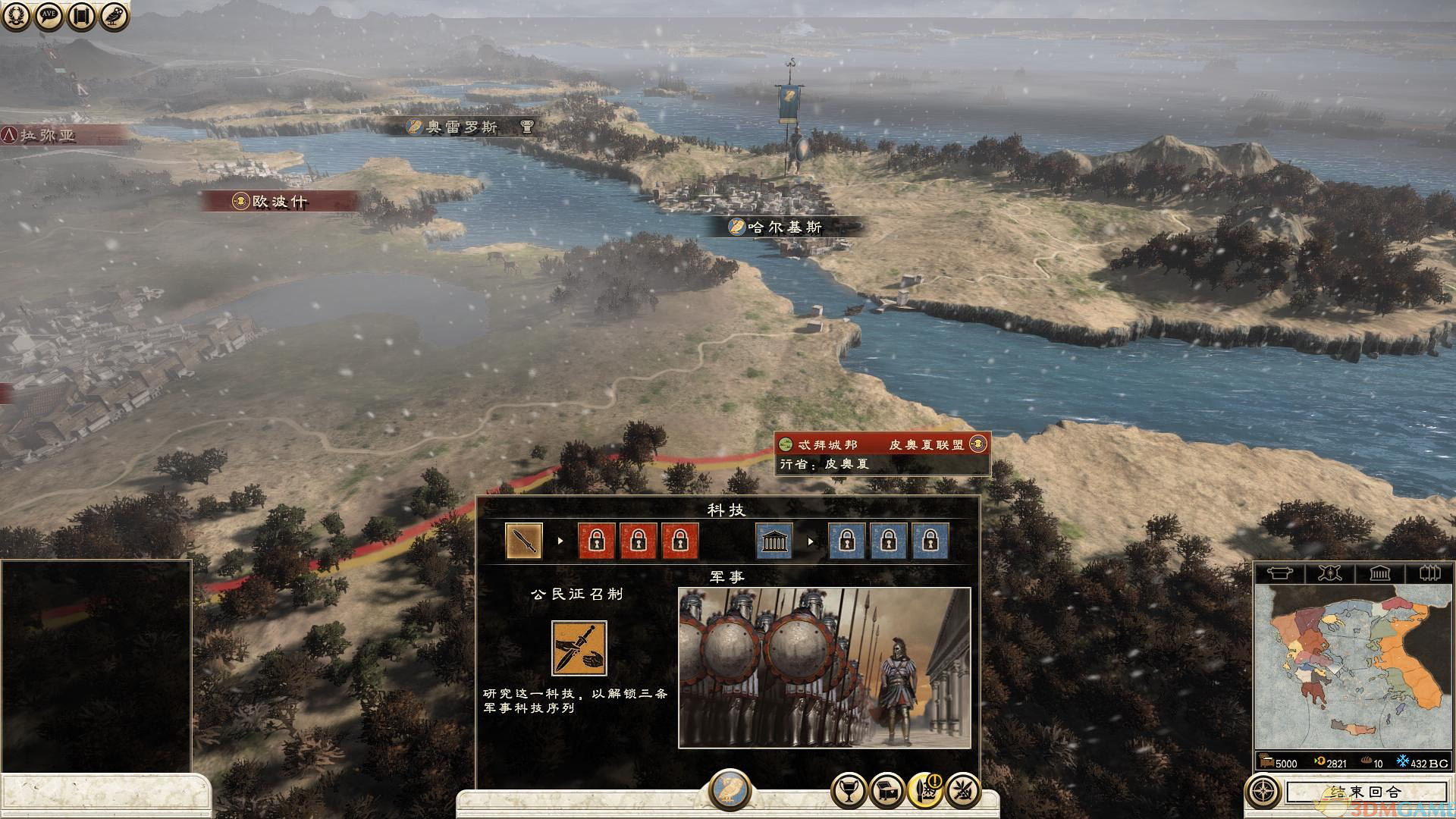Open the sword and olive branch diplomacy
This screenshot has width=1456, height=819.
tap(963, 791)
